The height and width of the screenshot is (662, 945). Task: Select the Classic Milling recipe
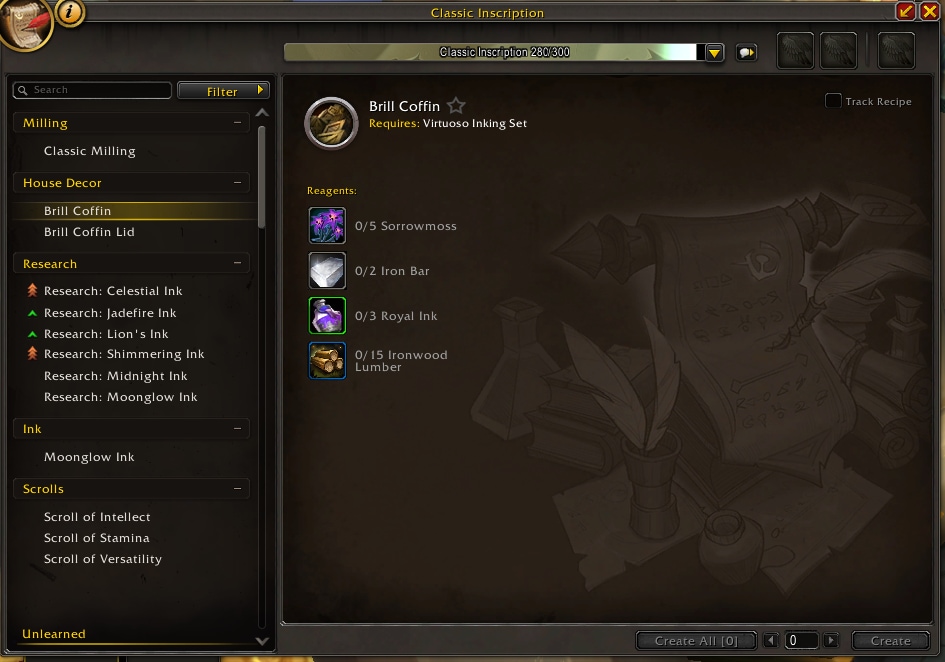(89, 151)
